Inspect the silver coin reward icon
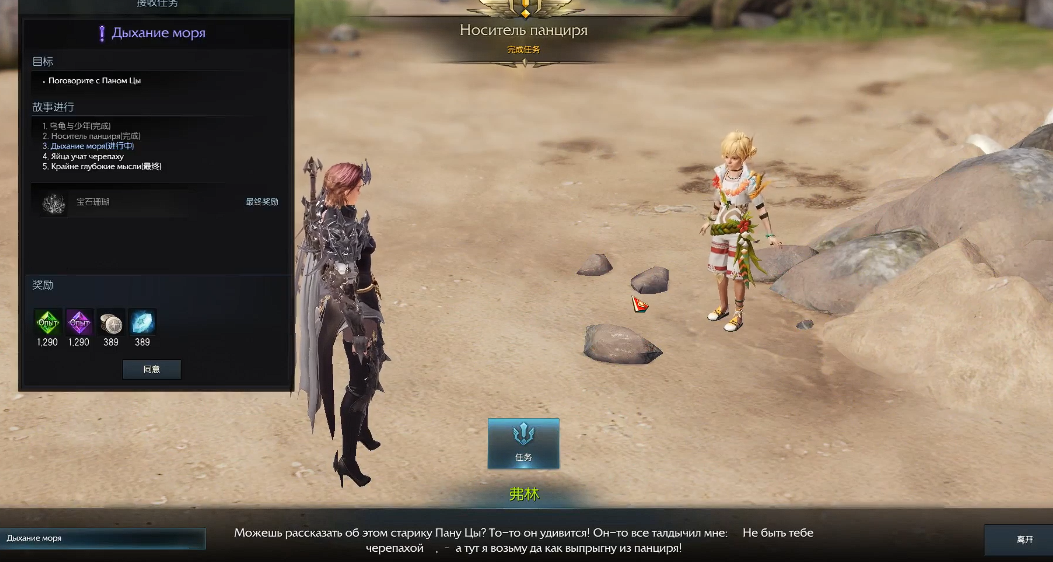This screenshot has height=562, width=1053. (x=111, y=322)
